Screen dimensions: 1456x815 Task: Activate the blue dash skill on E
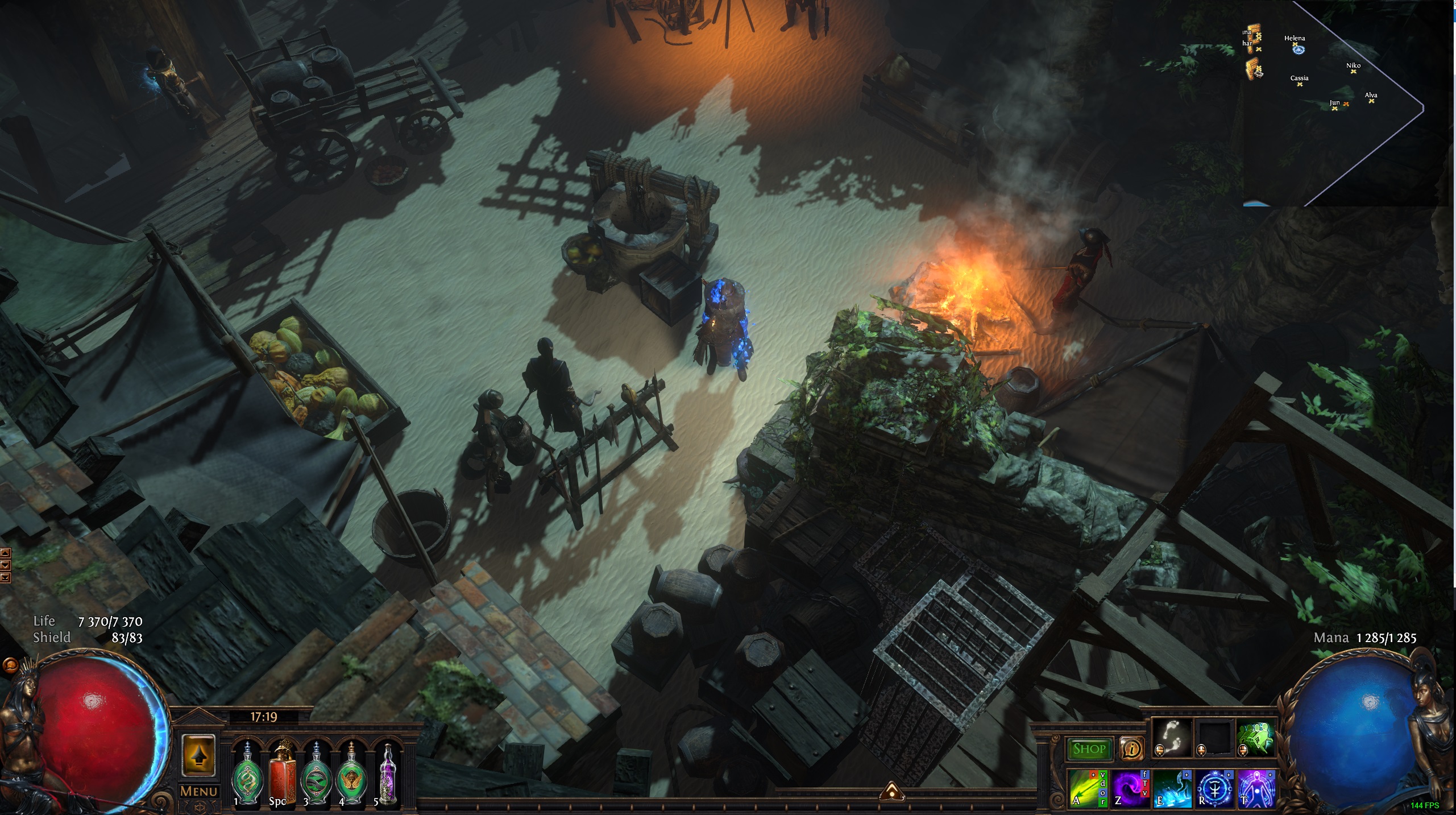click(1171, 788)
